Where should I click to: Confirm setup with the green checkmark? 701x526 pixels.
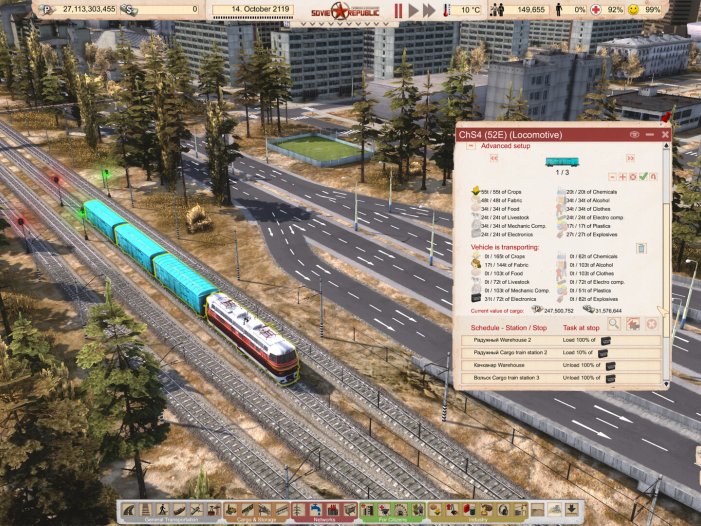643,176
